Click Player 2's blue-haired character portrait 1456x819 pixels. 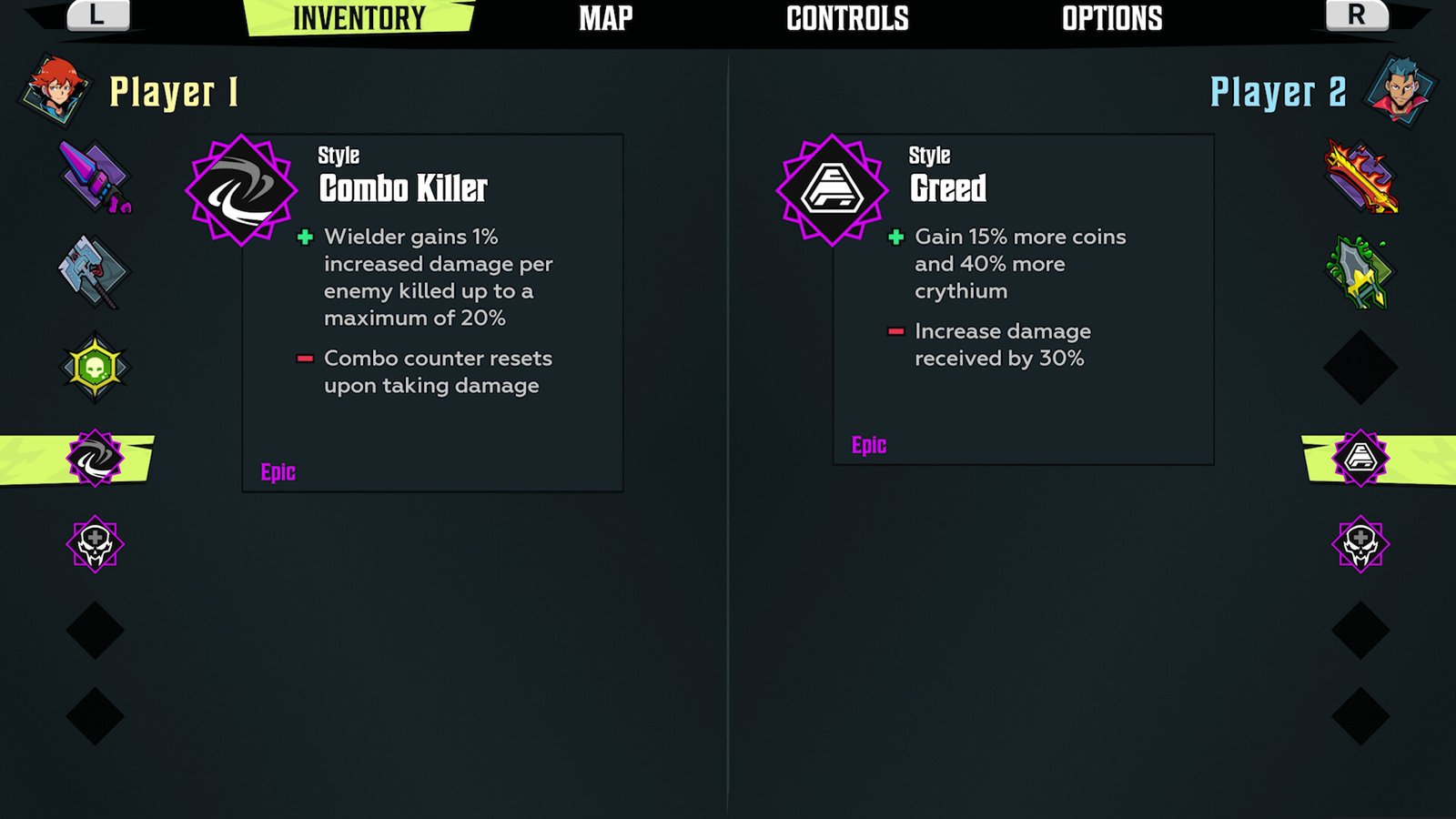1400,89
